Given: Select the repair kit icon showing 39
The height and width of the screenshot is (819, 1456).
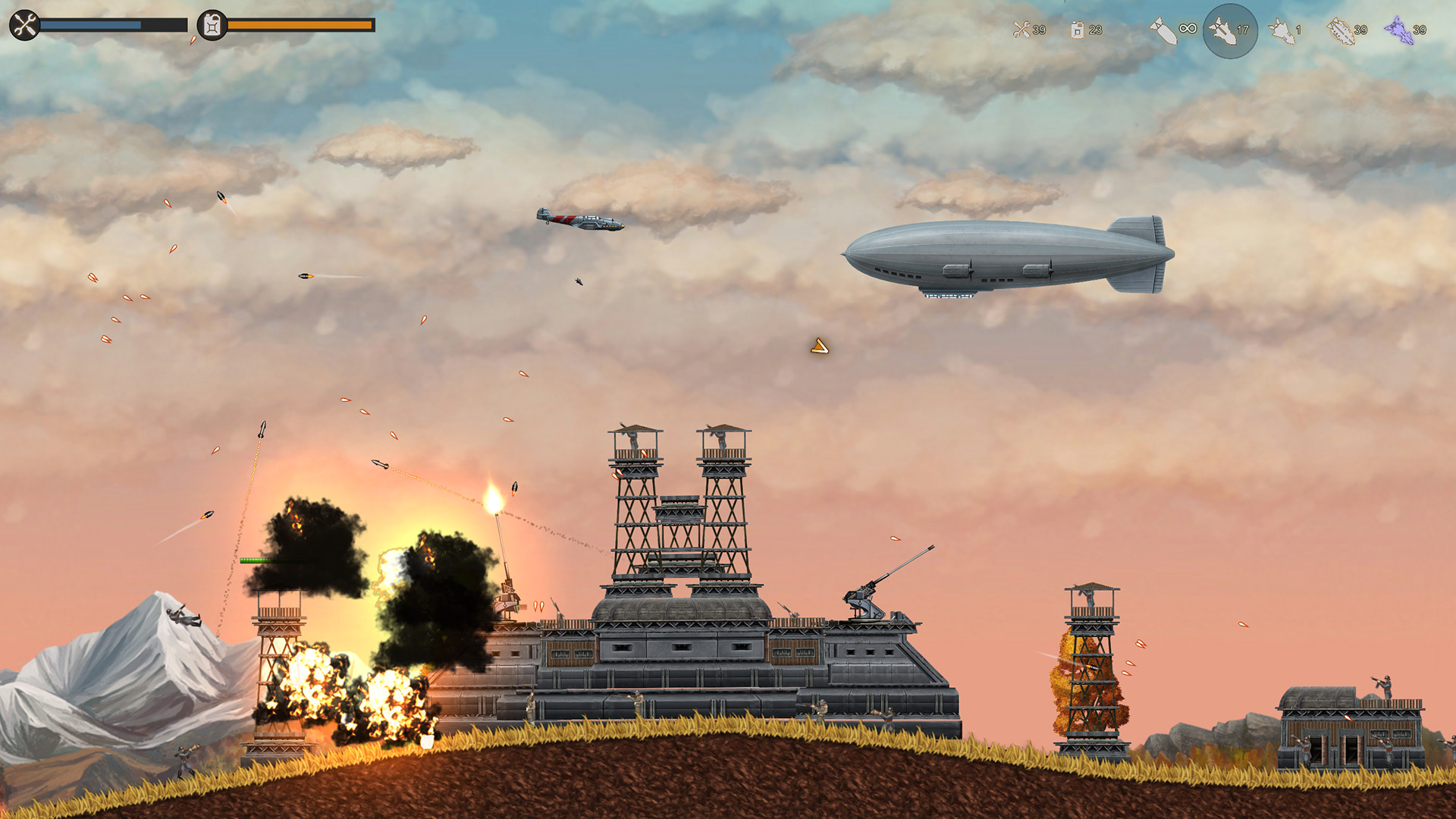Looking at the screenshot, I should 1022,30.
